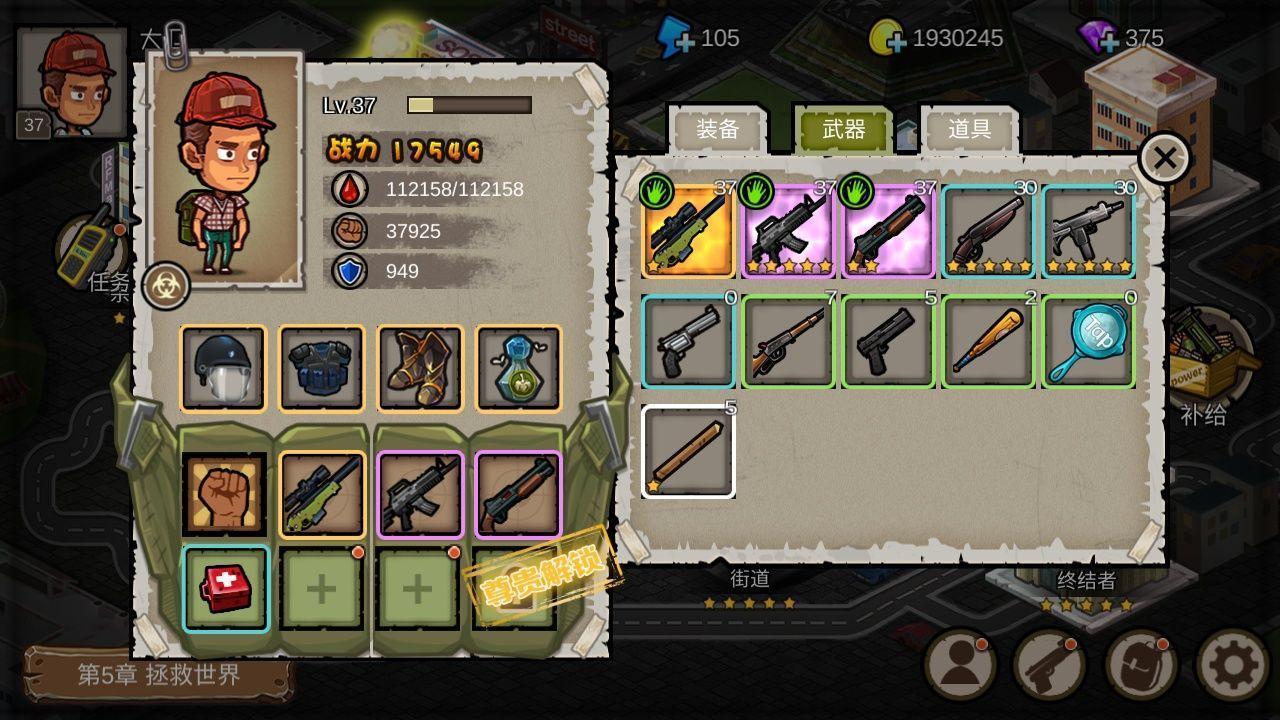Select the black pistol slot

(888, 341)
